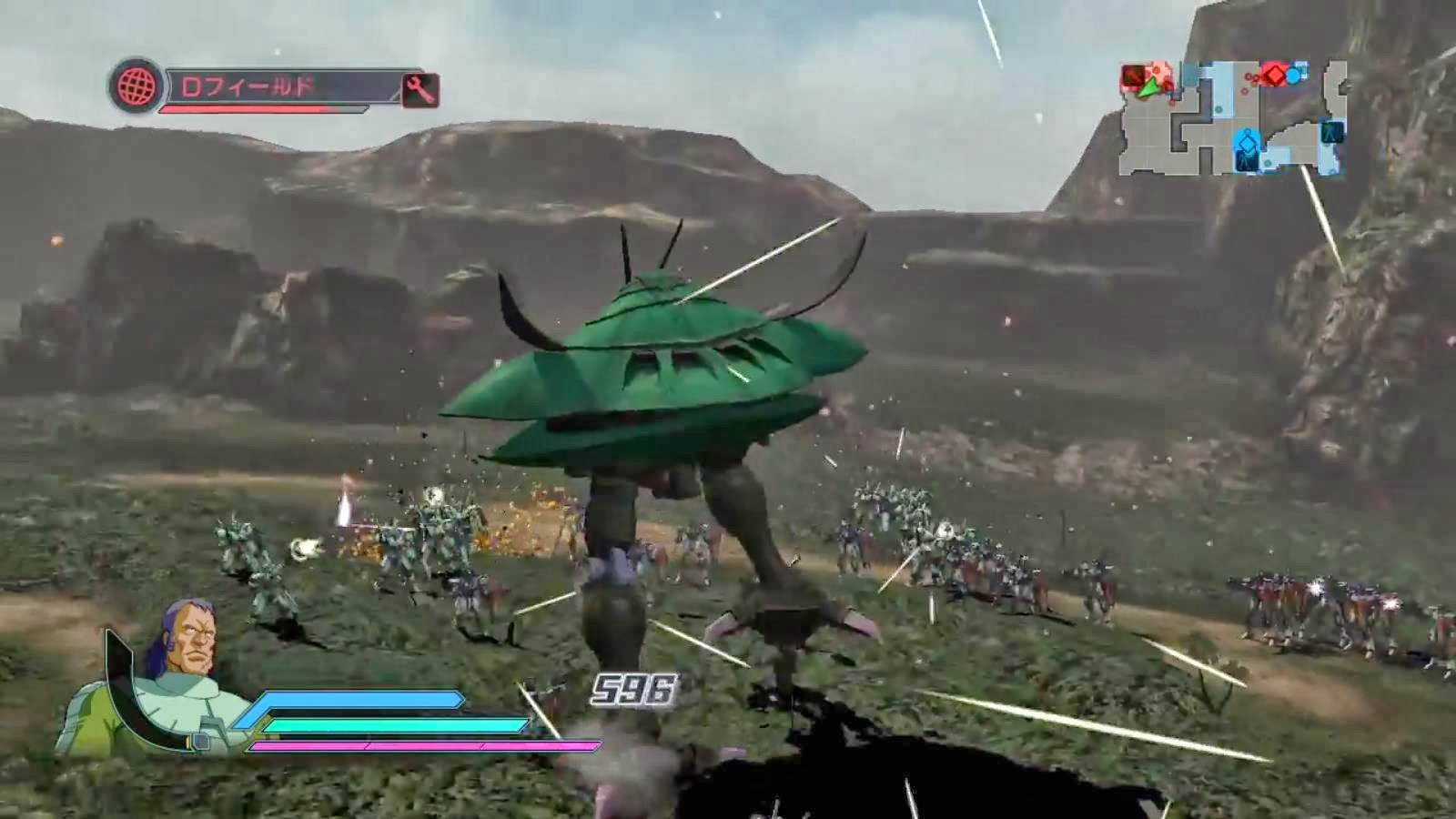Screen dimensions: 1456x819
Task: Click the teal dot in the minimap center
Action: [1218, 108]
